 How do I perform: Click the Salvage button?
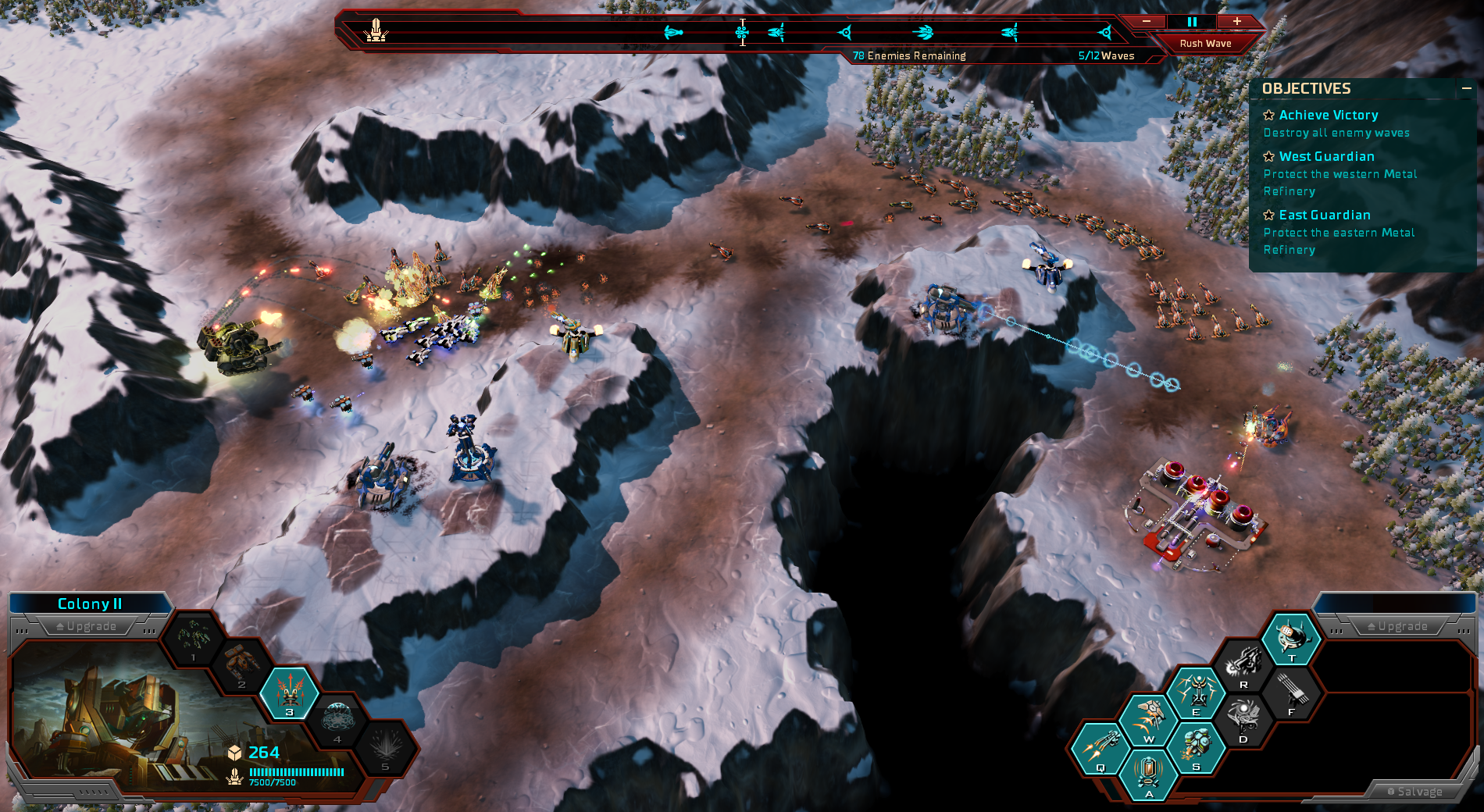point(1414,792)
